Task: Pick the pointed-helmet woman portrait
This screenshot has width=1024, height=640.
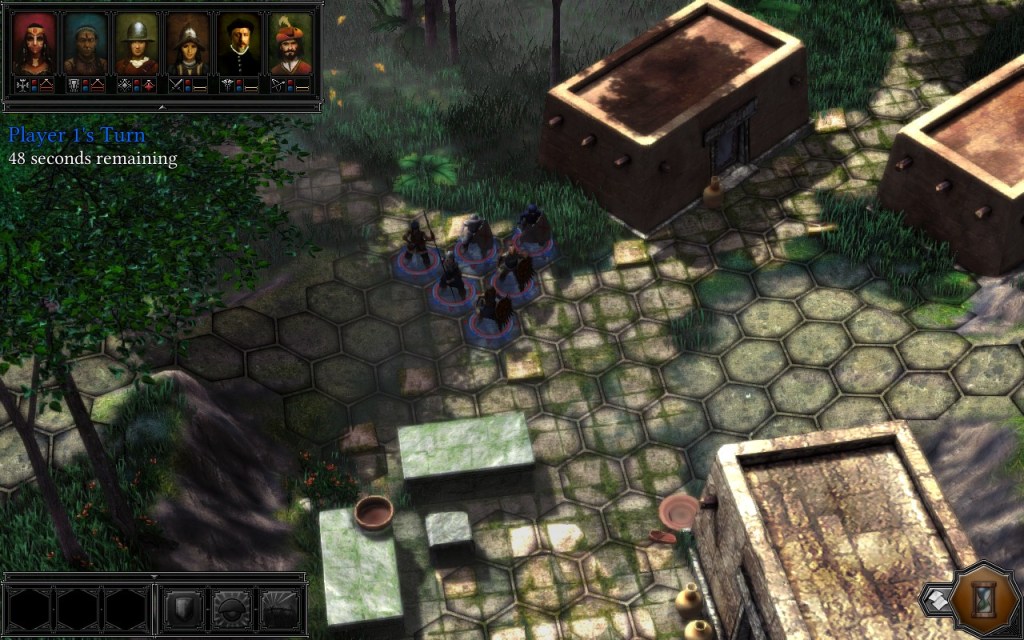Action: click(x=187, y=43)
